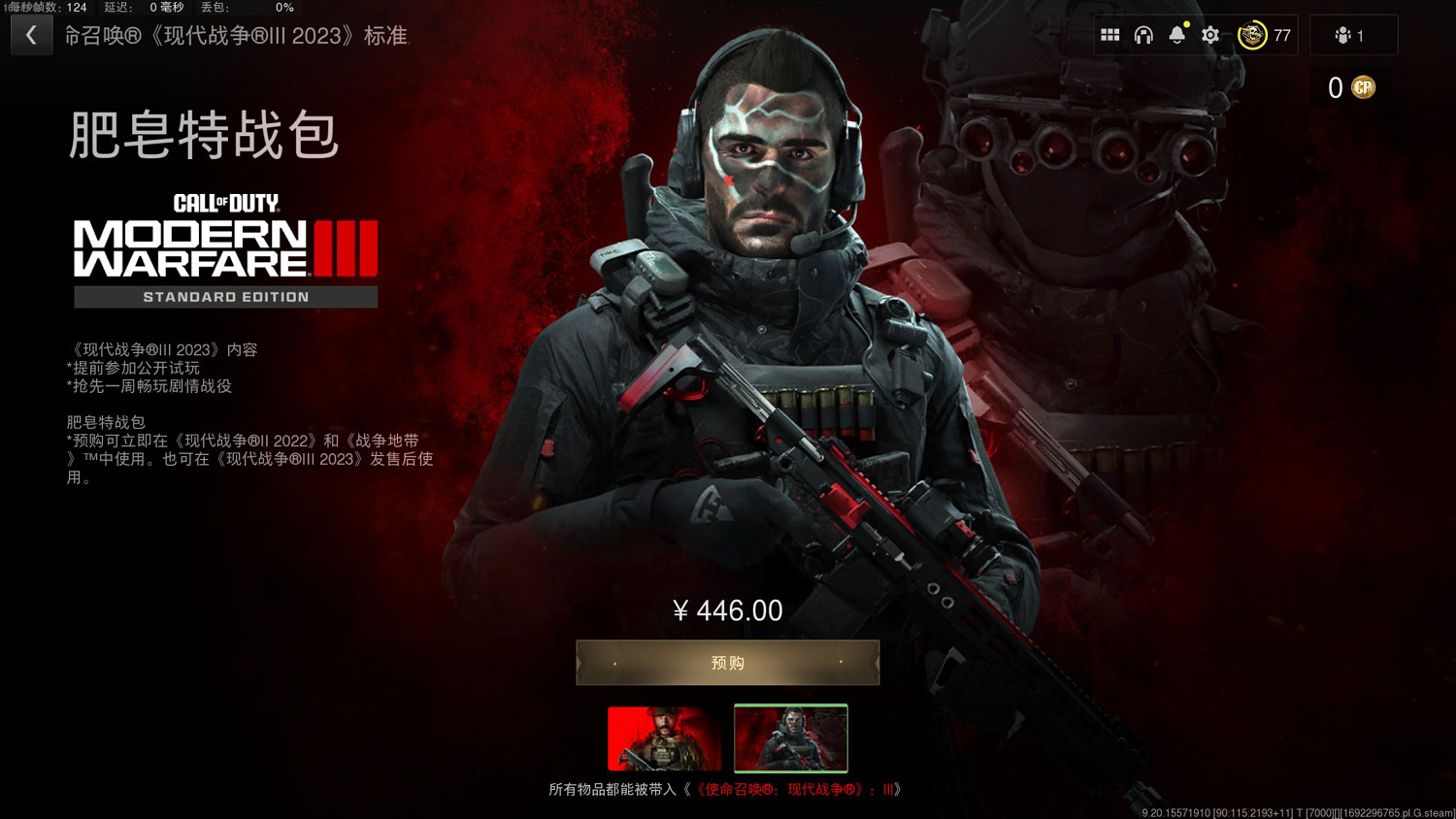The height and width of the screenshot is (819, 1456).
Task: View notifications via the bell icon
Action: click(1176, 34)
